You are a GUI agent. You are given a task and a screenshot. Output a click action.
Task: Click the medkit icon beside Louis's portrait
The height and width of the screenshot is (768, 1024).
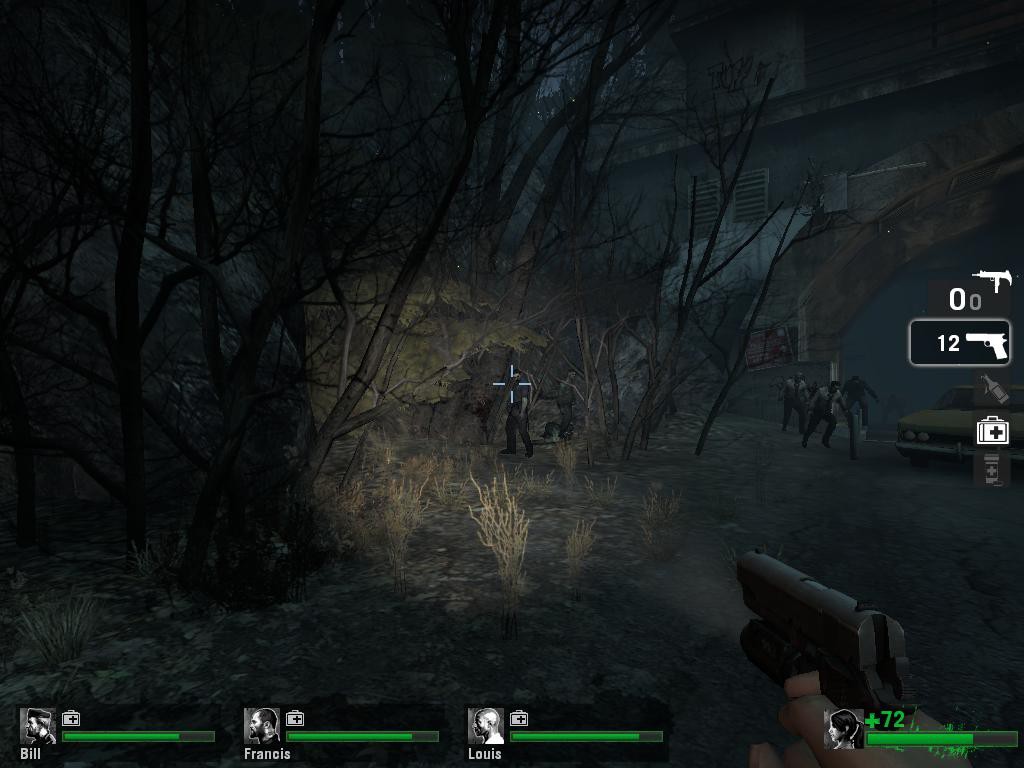coord(520,718)
